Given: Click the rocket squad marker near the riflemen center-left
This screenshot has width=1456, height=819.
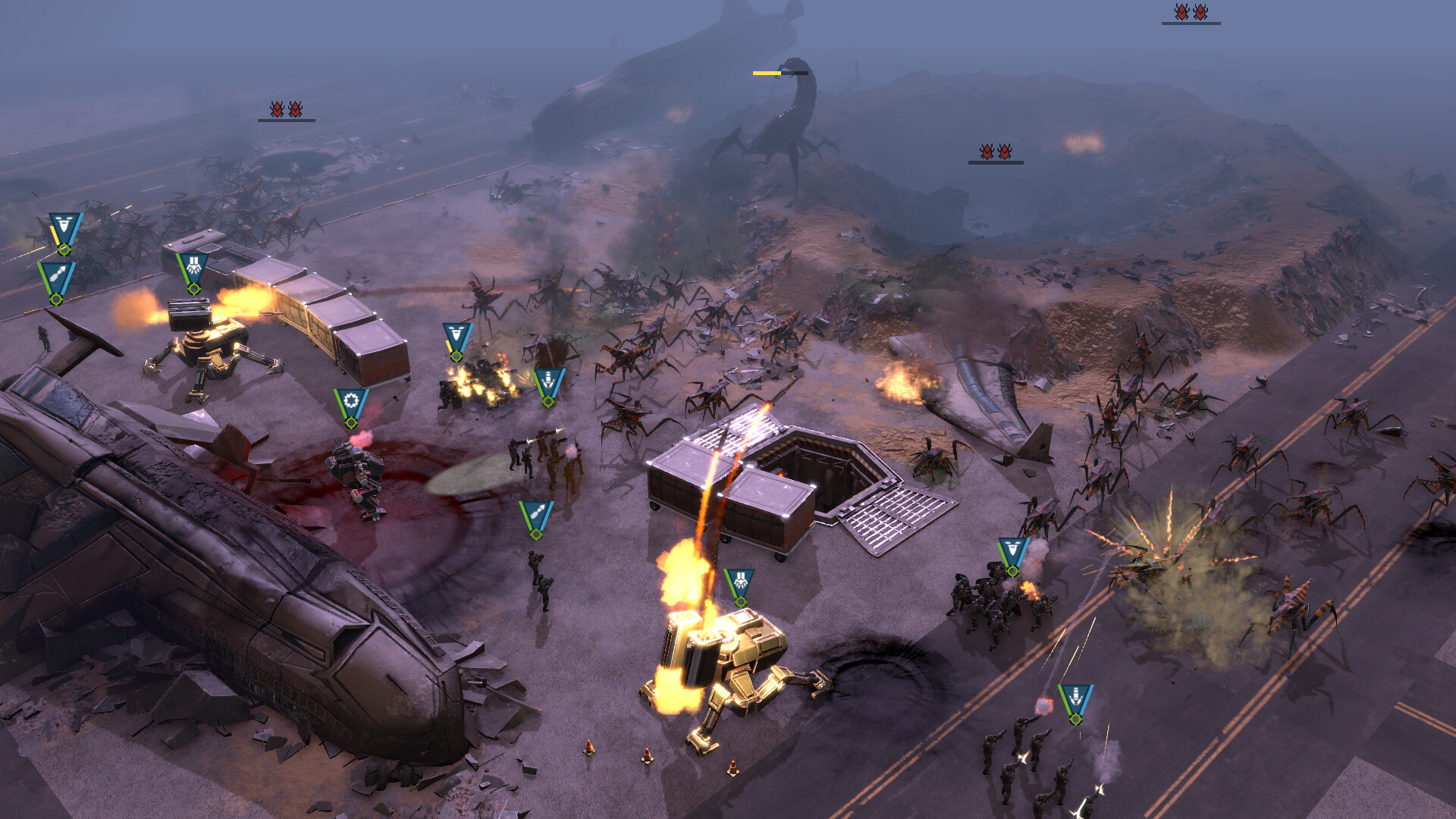Looking at the screenshot, I should tap(538, 516).
